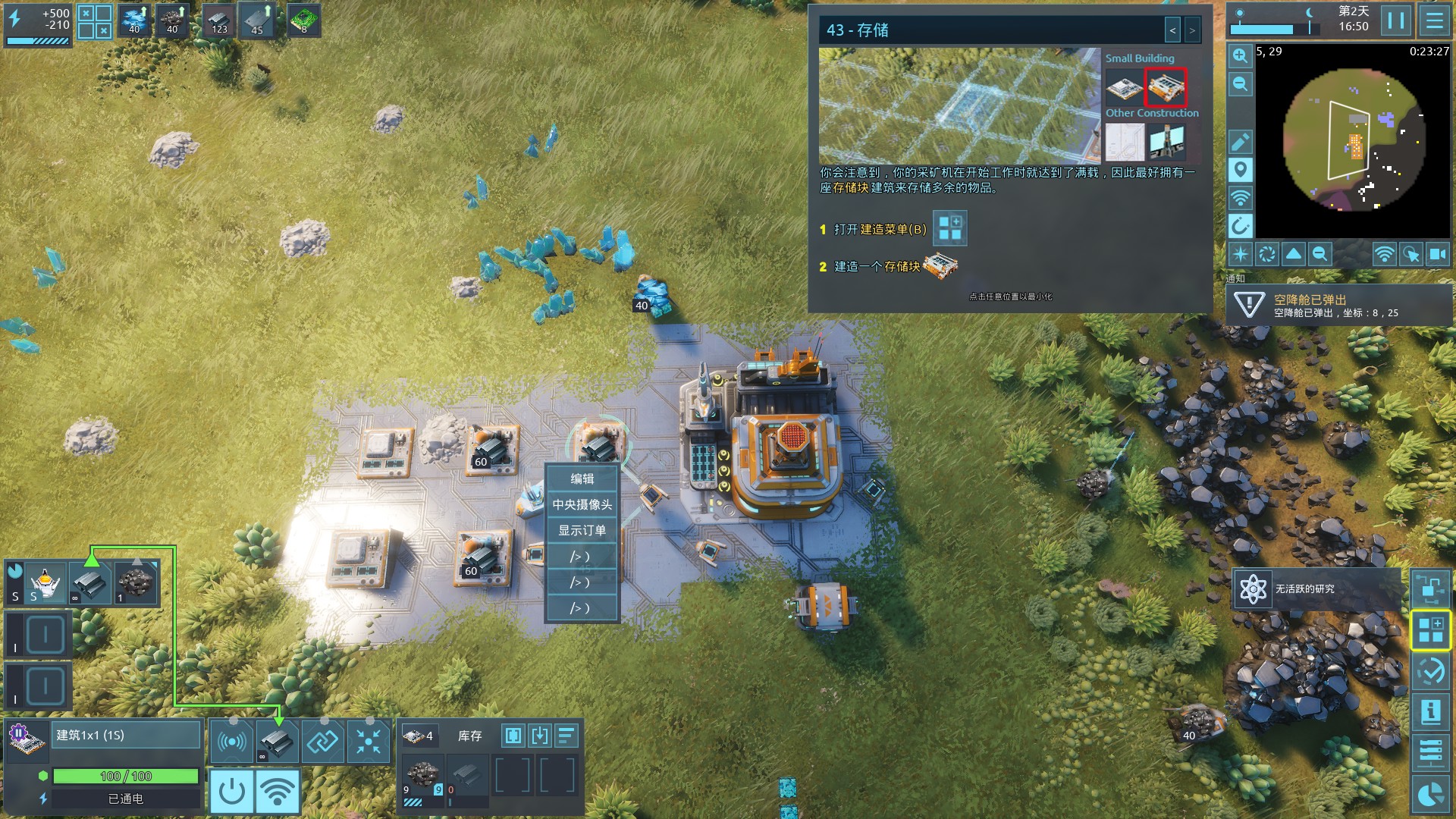The height and width of the screenshot is (819, 1456).
Task: Go to the previous tutorial page arrow
Action: tap(1173, 30)
